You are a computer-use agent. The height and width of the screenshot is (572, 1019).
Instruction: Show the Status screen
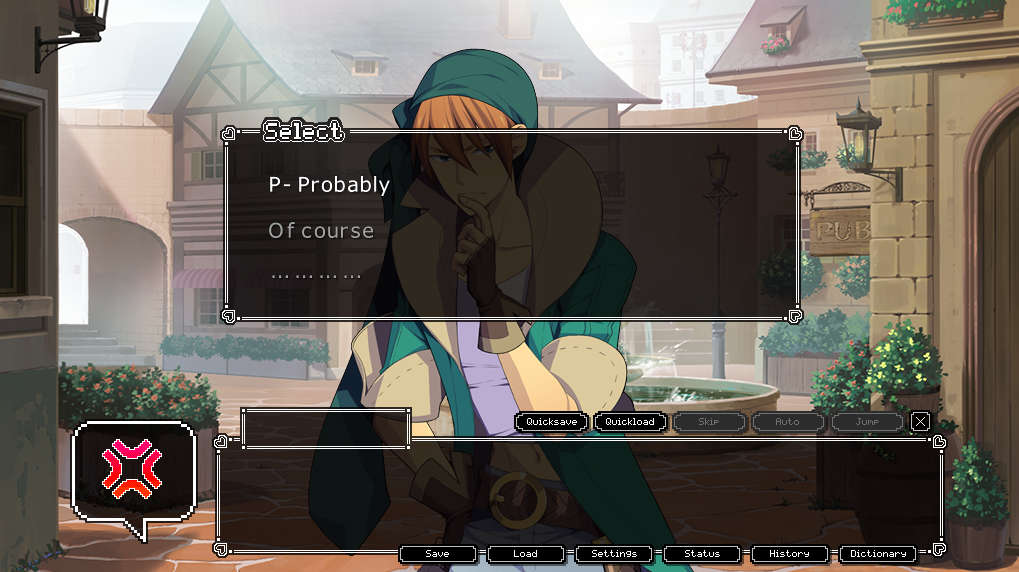pyautogui.click(x=702, y=554)
